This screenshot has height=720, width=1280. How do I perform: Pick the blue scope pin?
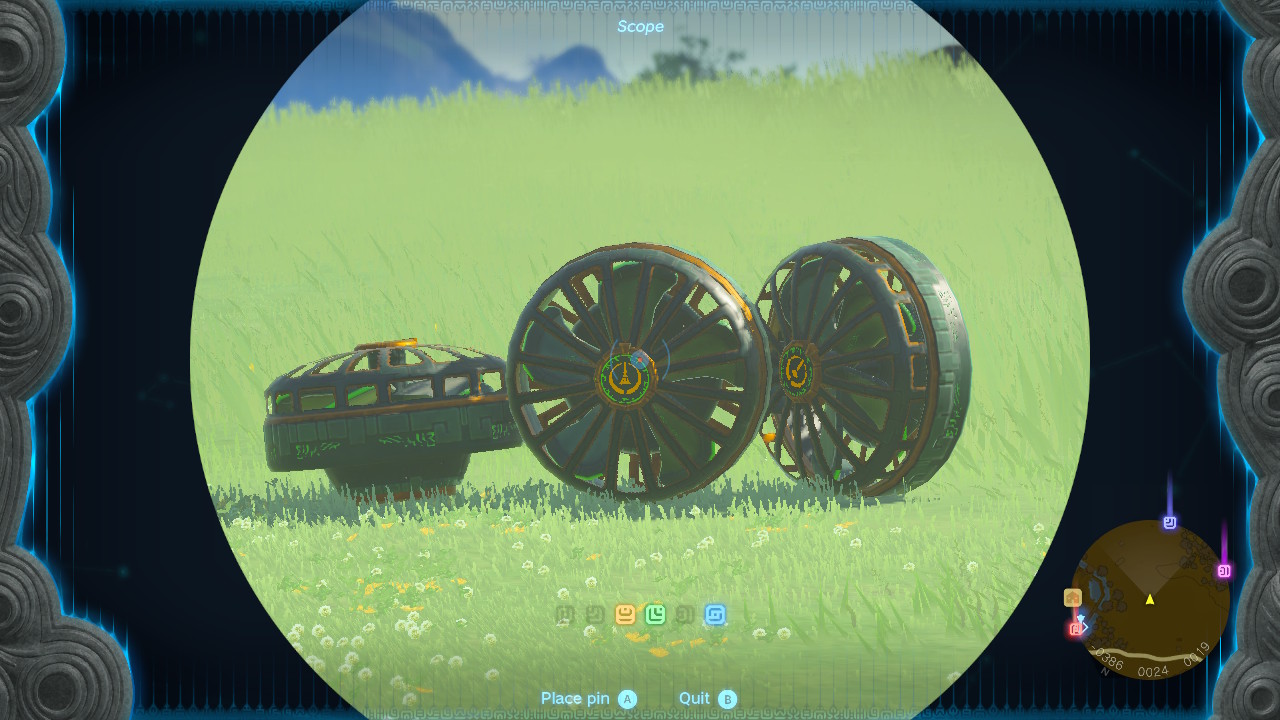(x=715, y=614)
